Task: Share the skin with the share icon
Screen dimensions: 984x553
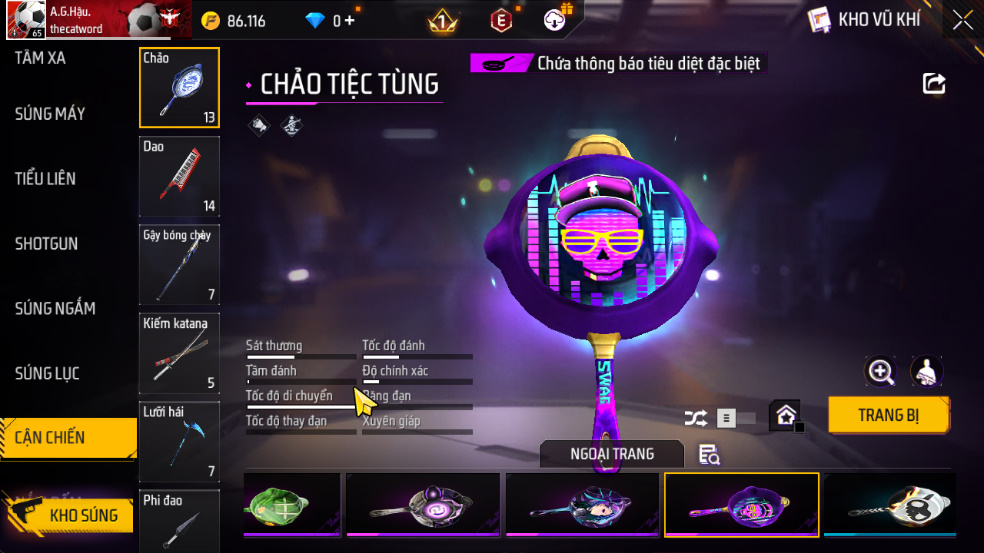Action: point(934,84)
